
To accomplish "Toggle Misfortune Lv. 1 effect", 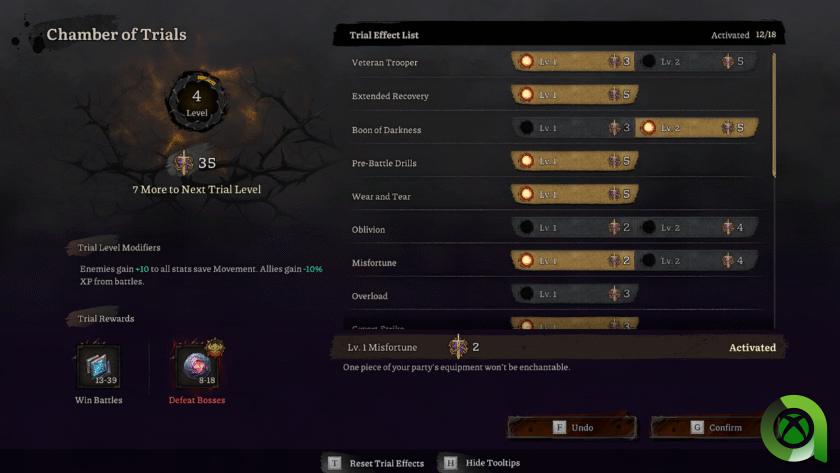I will pos(574,262).
